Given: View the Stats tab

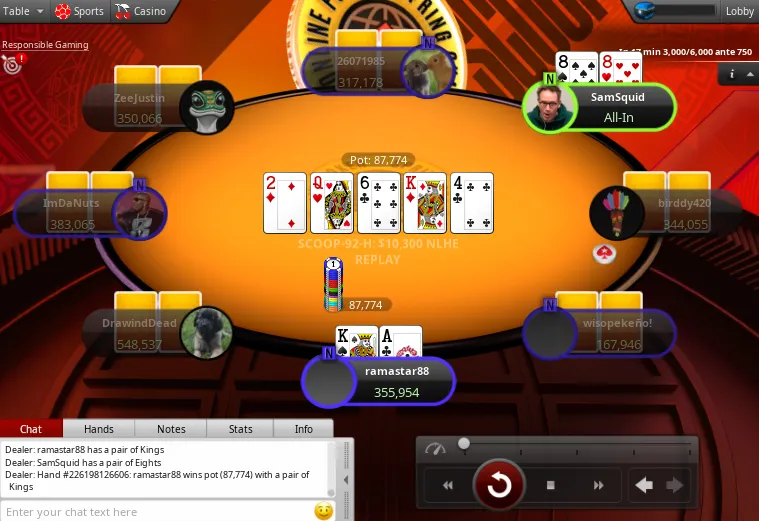Looking at the screenshot, I should 240,429.
